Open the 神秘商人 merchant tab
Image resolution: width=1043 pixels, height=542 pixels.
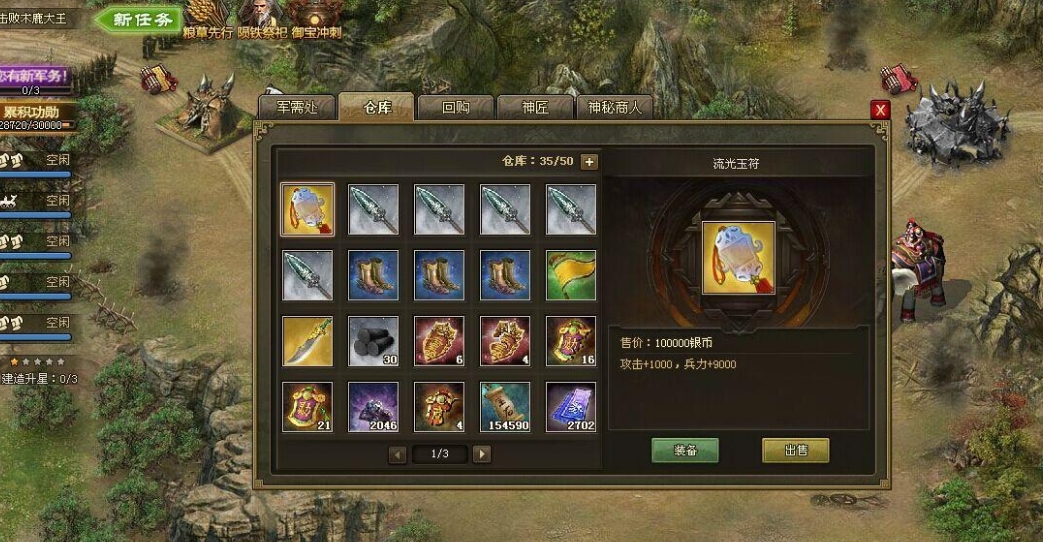[x=616, y=107]
